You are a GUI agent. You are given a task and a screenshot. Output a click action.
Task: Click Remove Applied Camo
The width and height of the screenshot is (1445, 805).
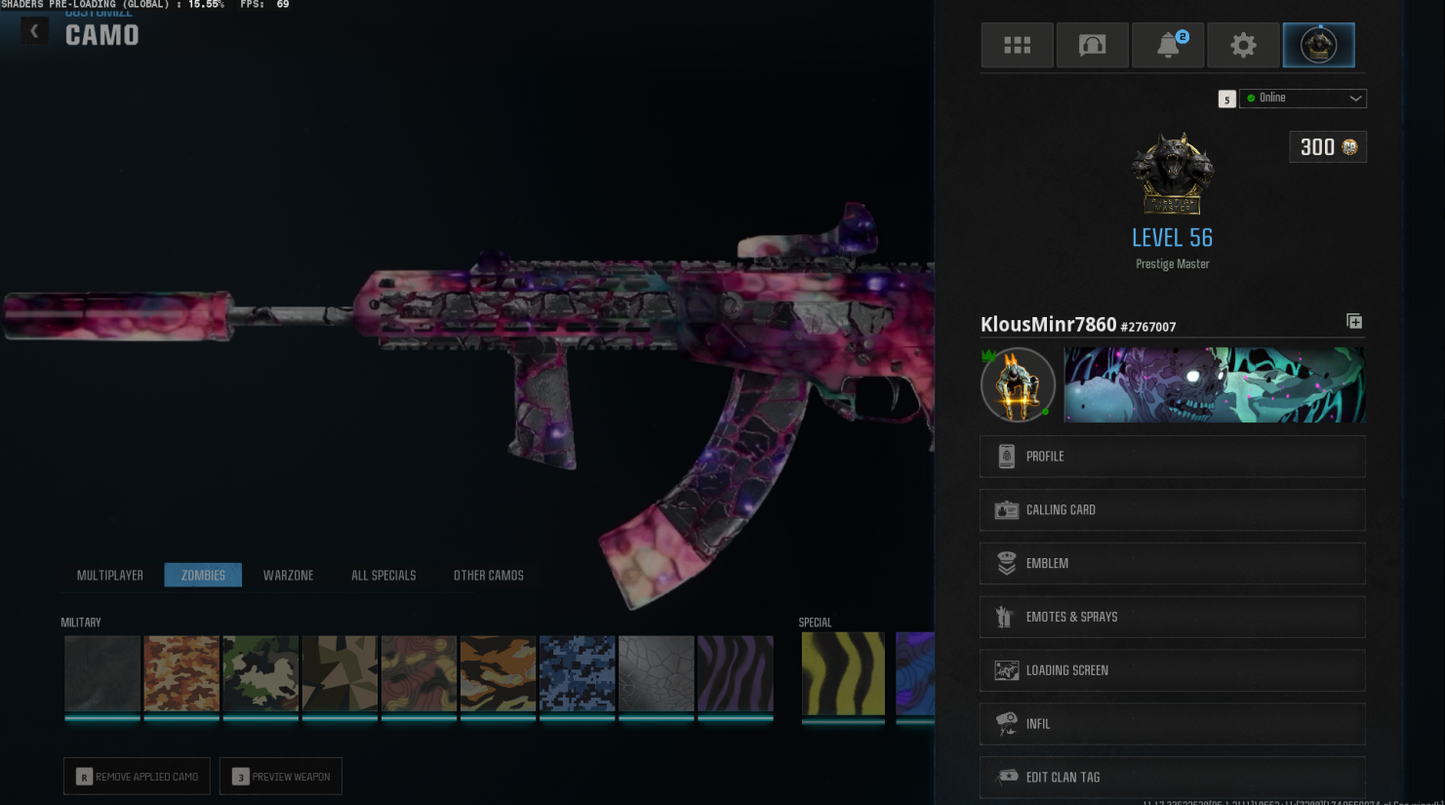coord(136,776)
